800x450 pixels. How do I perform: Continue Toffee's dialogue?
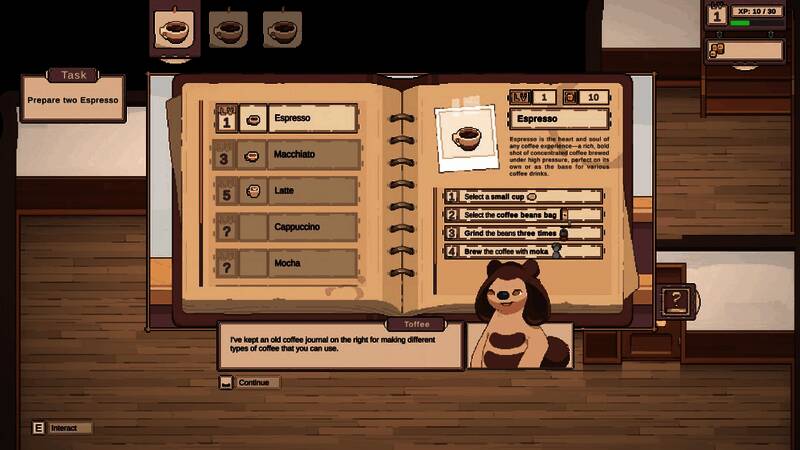click(251, 383)
